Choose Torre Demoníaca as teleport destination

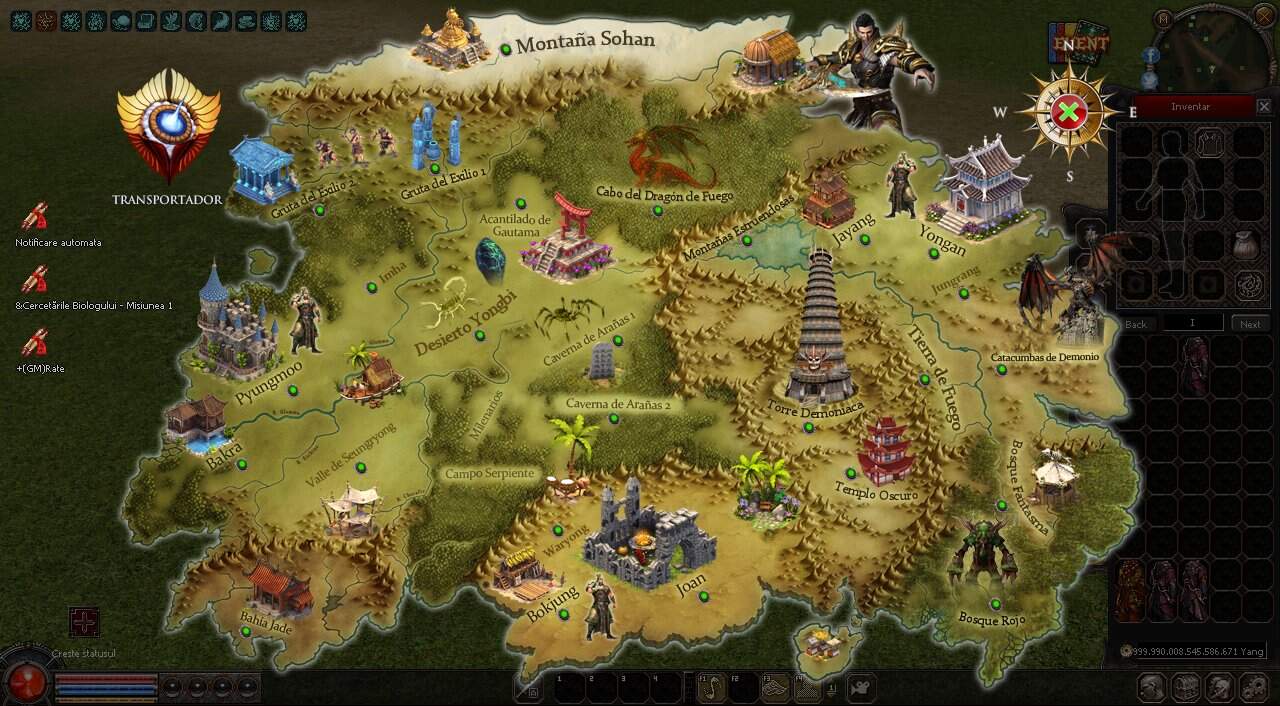click(x=808, y=427)
